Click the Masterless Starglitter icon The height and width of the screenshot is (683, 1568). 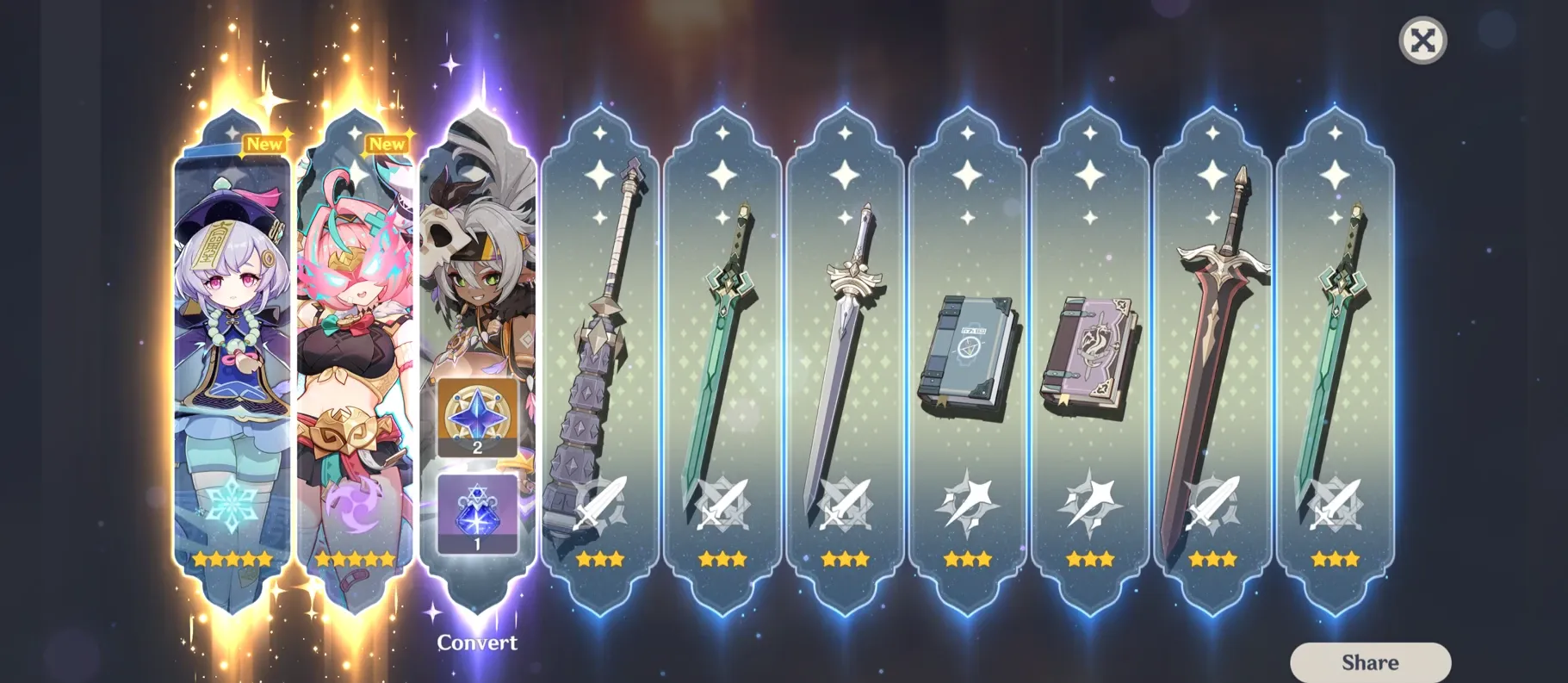478,419
